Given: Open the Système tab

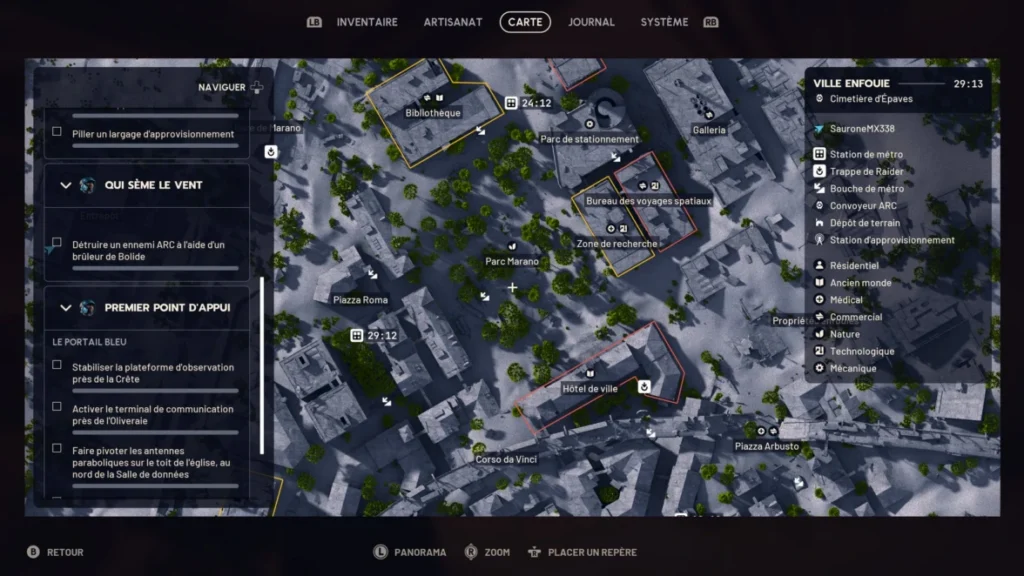Looking at the screenshot, I should pyautogui.click(x=664, y=22).
